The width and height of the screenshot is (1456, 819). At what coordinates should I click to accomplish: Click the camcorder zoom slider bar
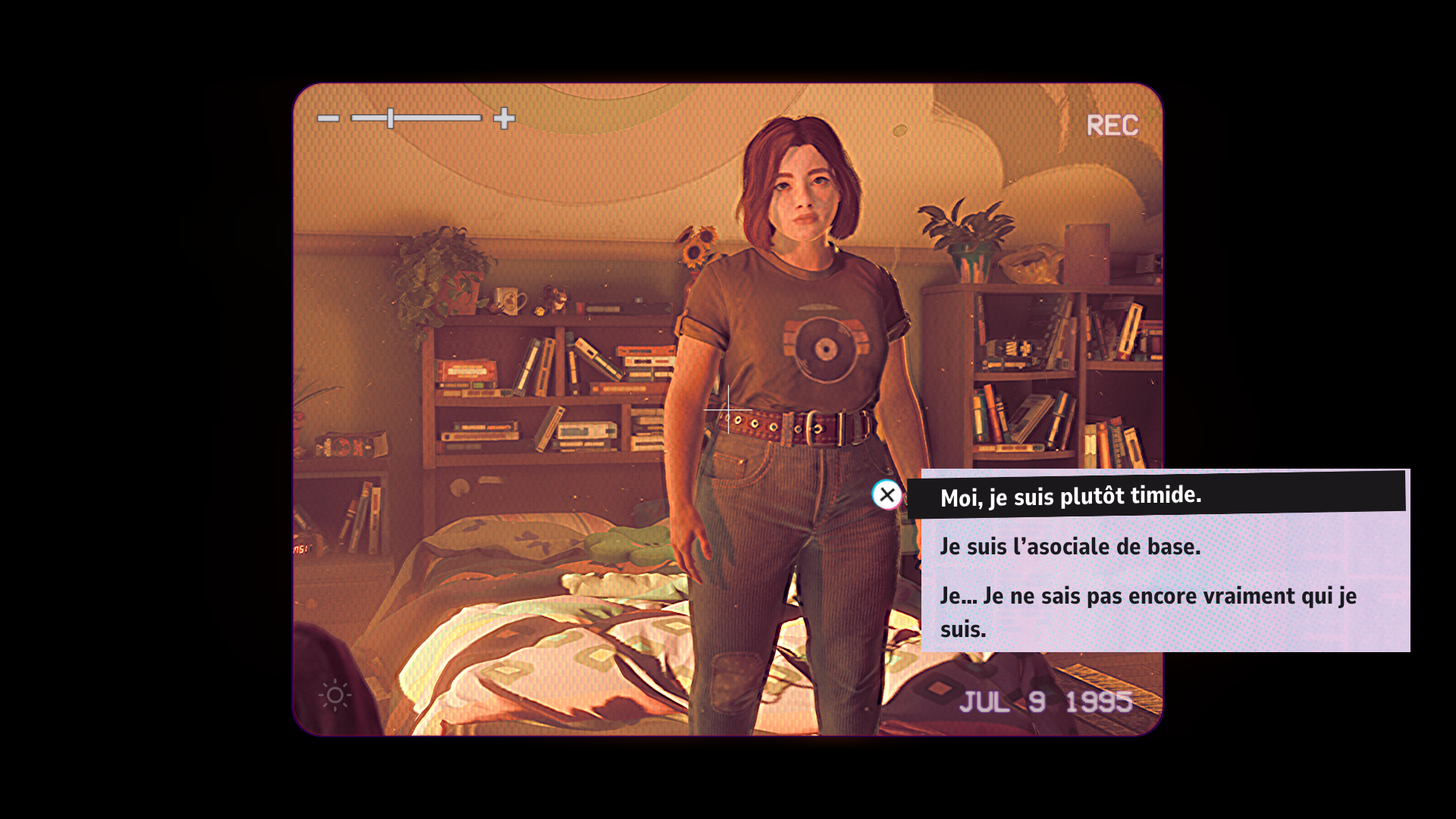point(416,118)
